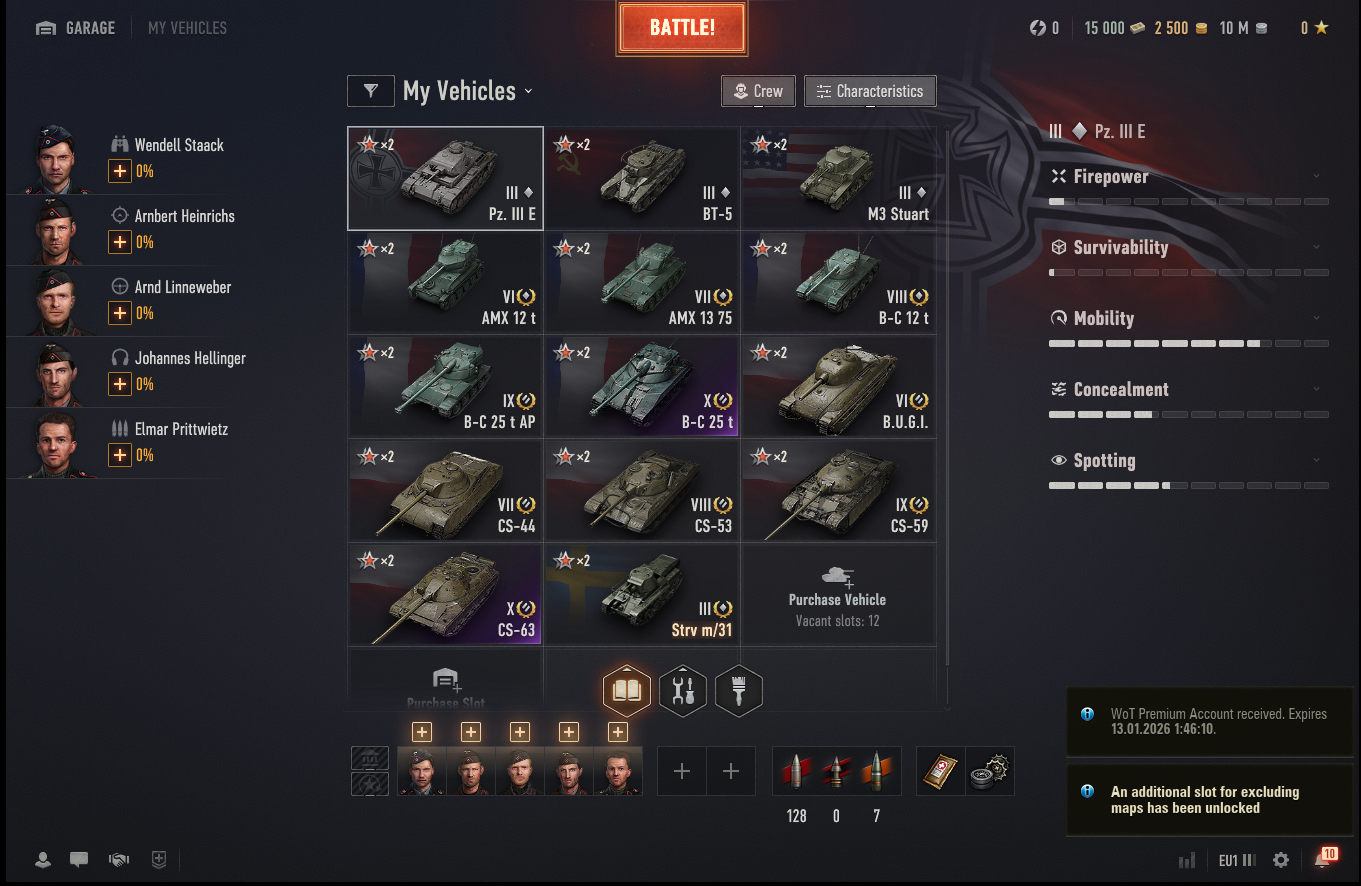Select the CS-63 tank
This screenshot has height=886, width=1361.
445,594
